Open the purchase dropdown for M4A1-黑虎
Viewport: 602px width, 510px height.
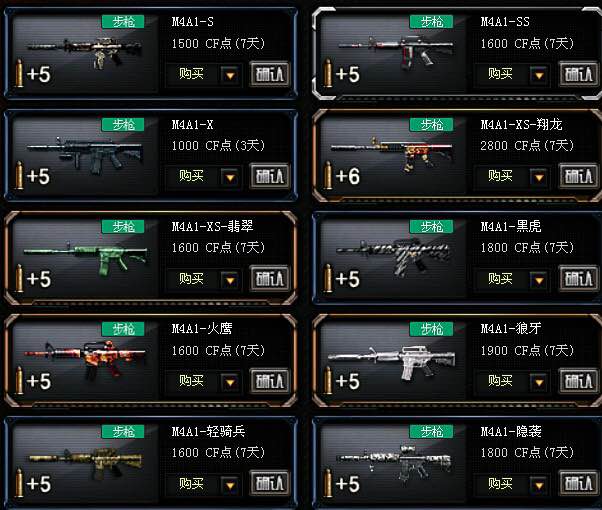[539, 279]
